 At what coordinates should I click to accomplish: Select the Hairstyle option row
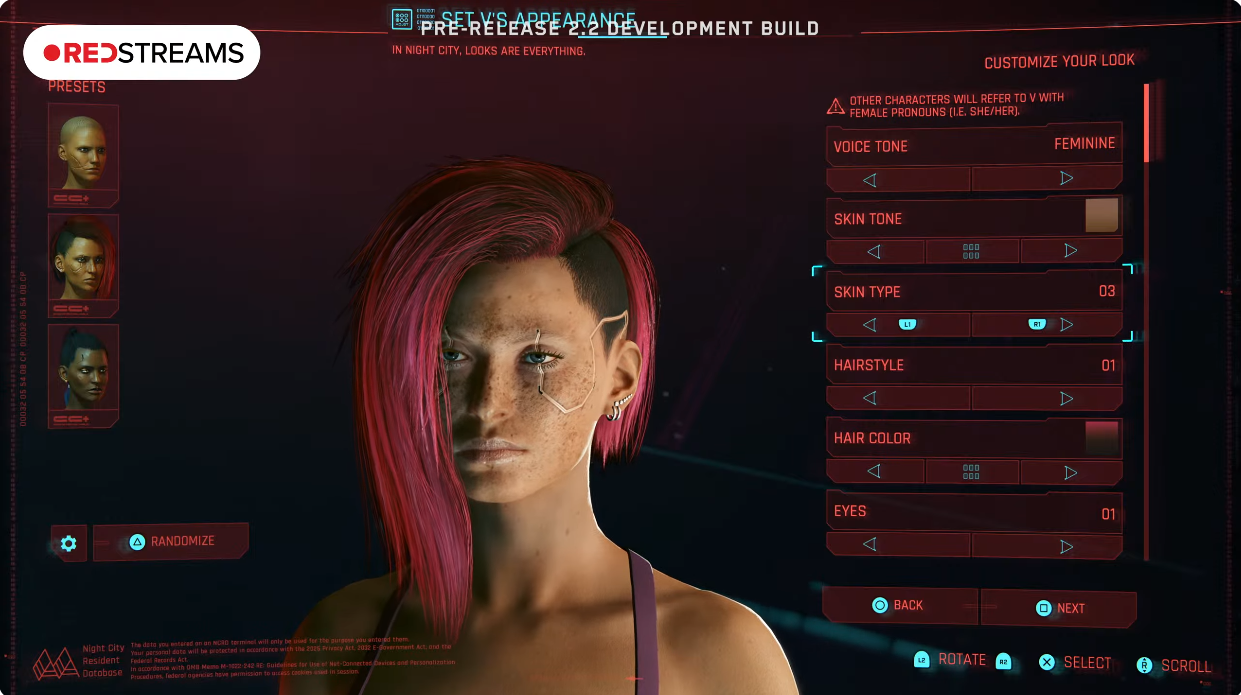click(x=973, y=365)
